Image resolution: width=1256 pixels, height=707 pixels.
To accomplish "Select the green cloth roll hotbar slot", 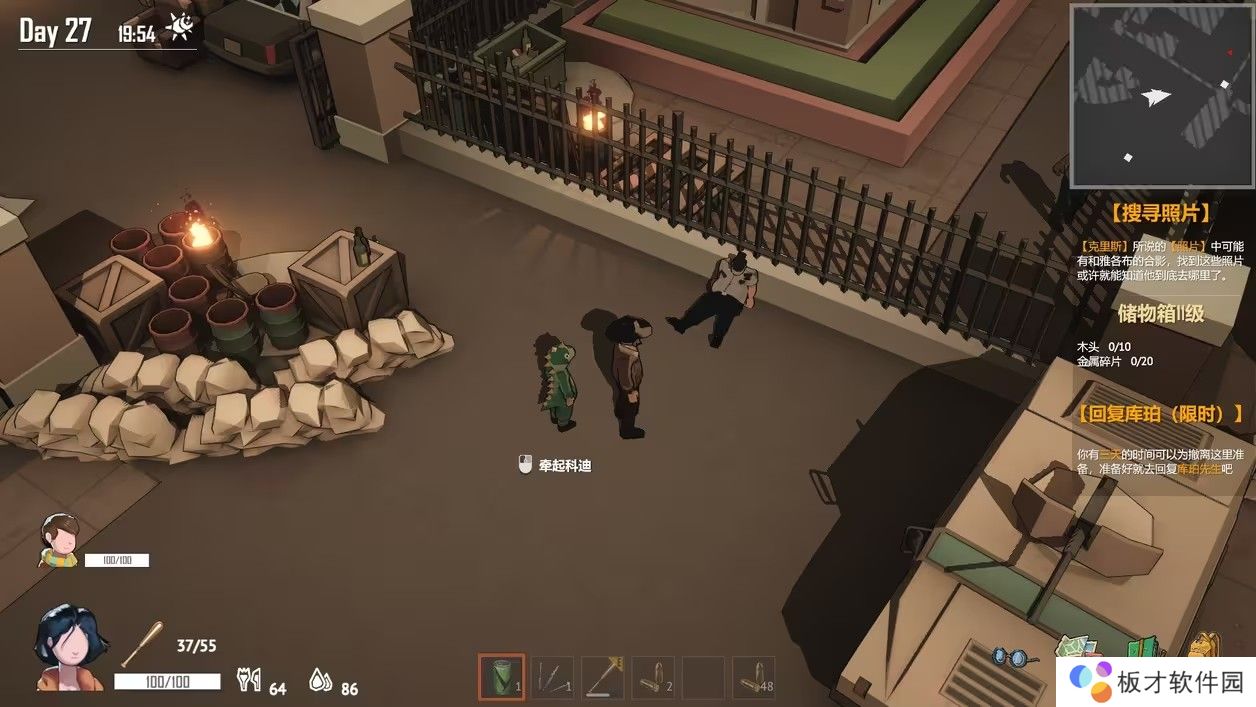I will pos(501,677).
